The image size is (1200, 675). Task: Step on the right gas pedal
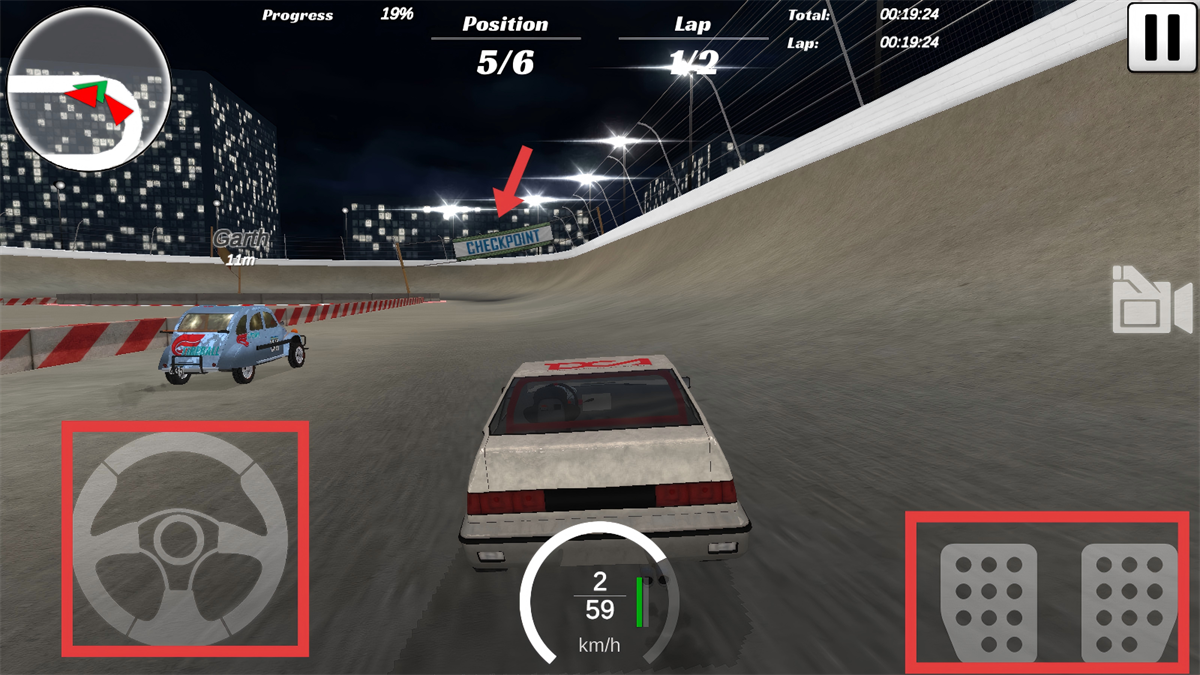pos(1129,602)
